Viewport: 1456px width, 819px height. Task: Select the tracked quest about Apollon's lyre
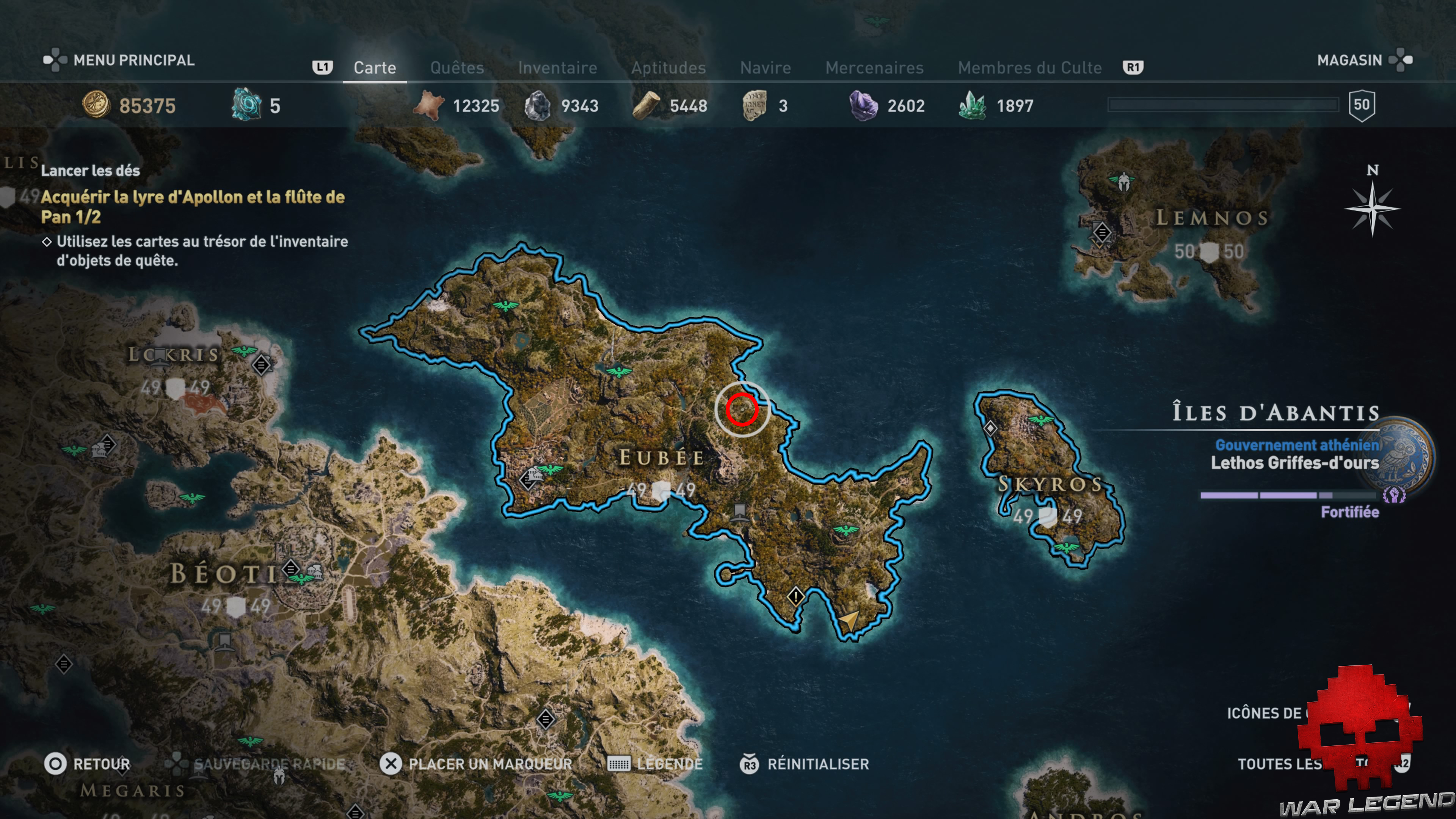click(x=192, y=207)
